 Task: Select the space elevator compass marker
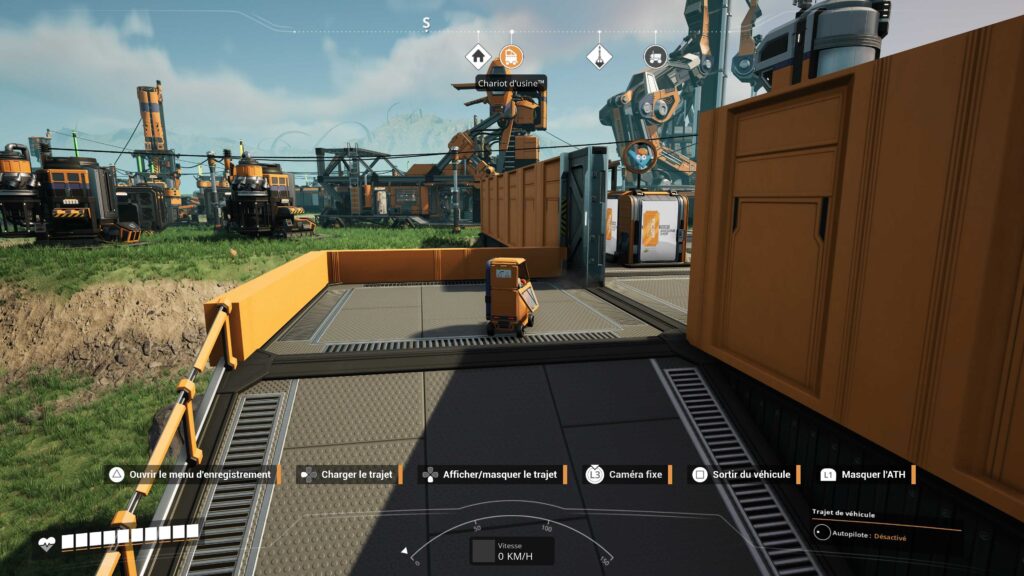pyautogui.click(x=599, y=56)
